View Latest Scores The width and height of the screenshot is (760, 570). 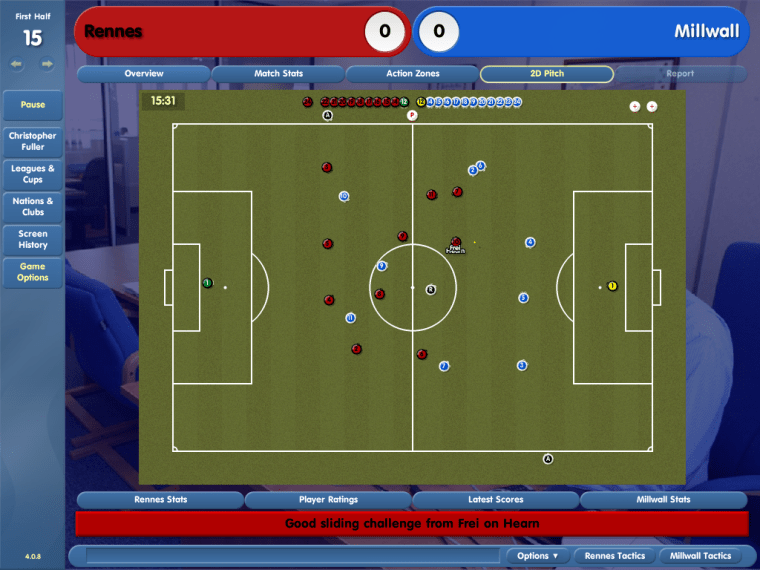tap(496, 500)
